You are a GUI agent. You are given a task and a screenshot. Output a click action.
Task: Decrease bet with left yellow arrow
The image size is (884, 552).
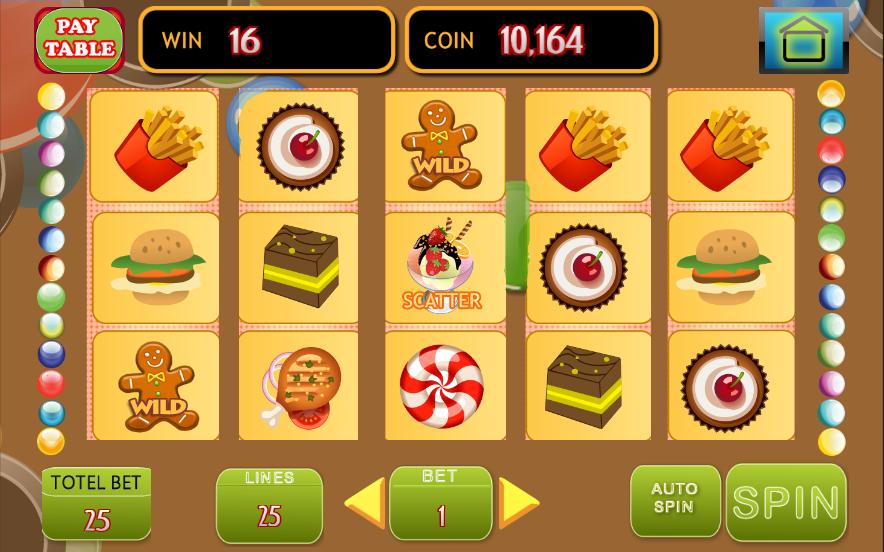[365, 502]
